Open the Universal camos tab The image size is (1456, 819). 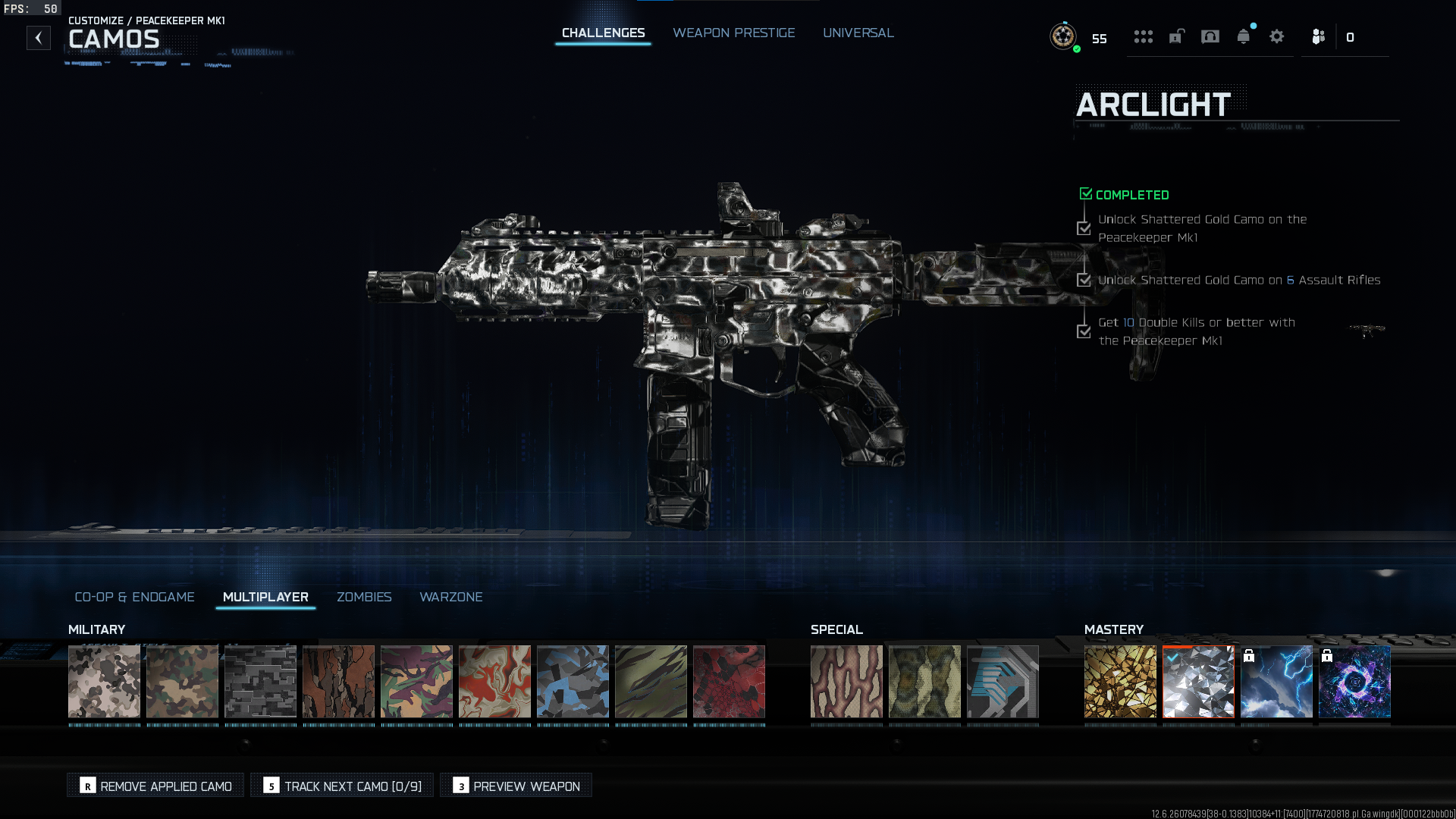tap(858, 33)
